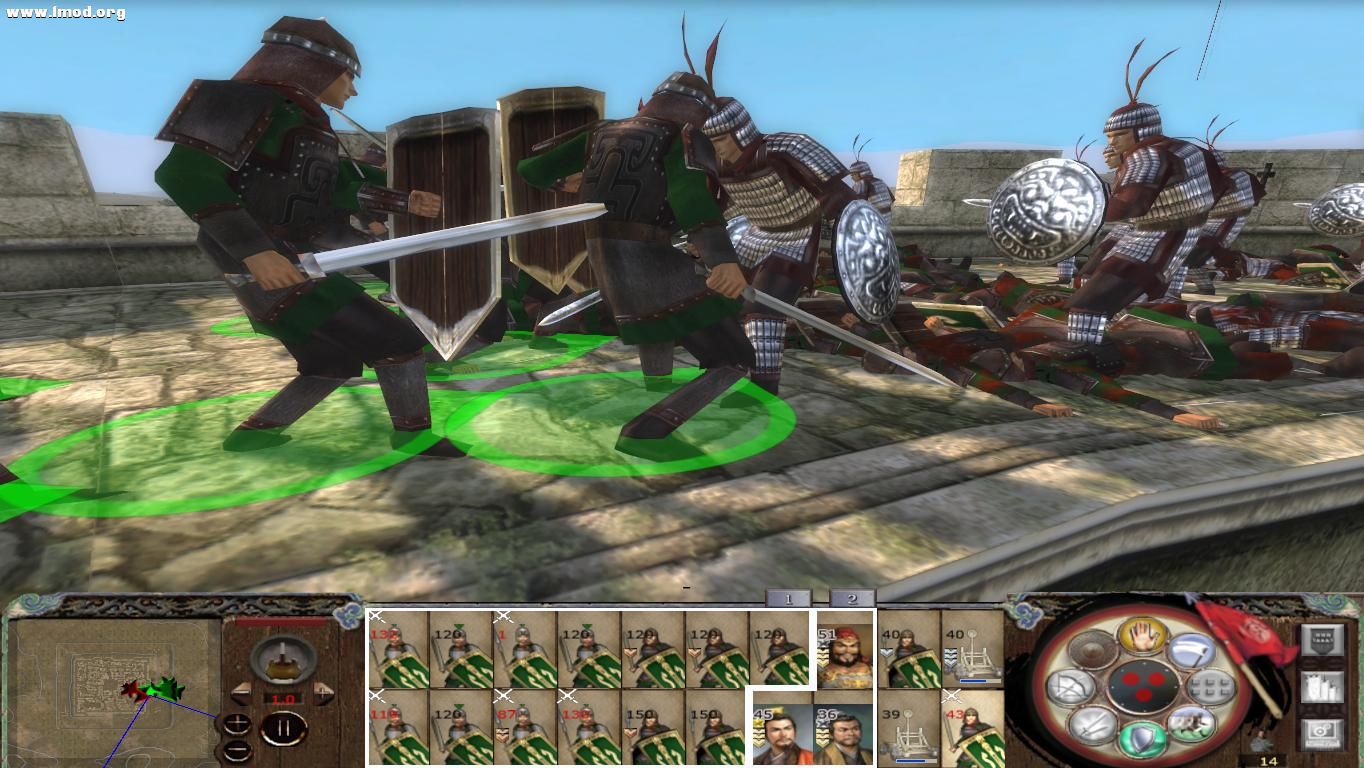
Task: Increase battle speed with the plus arrow
Action: (x=322, y=694)
